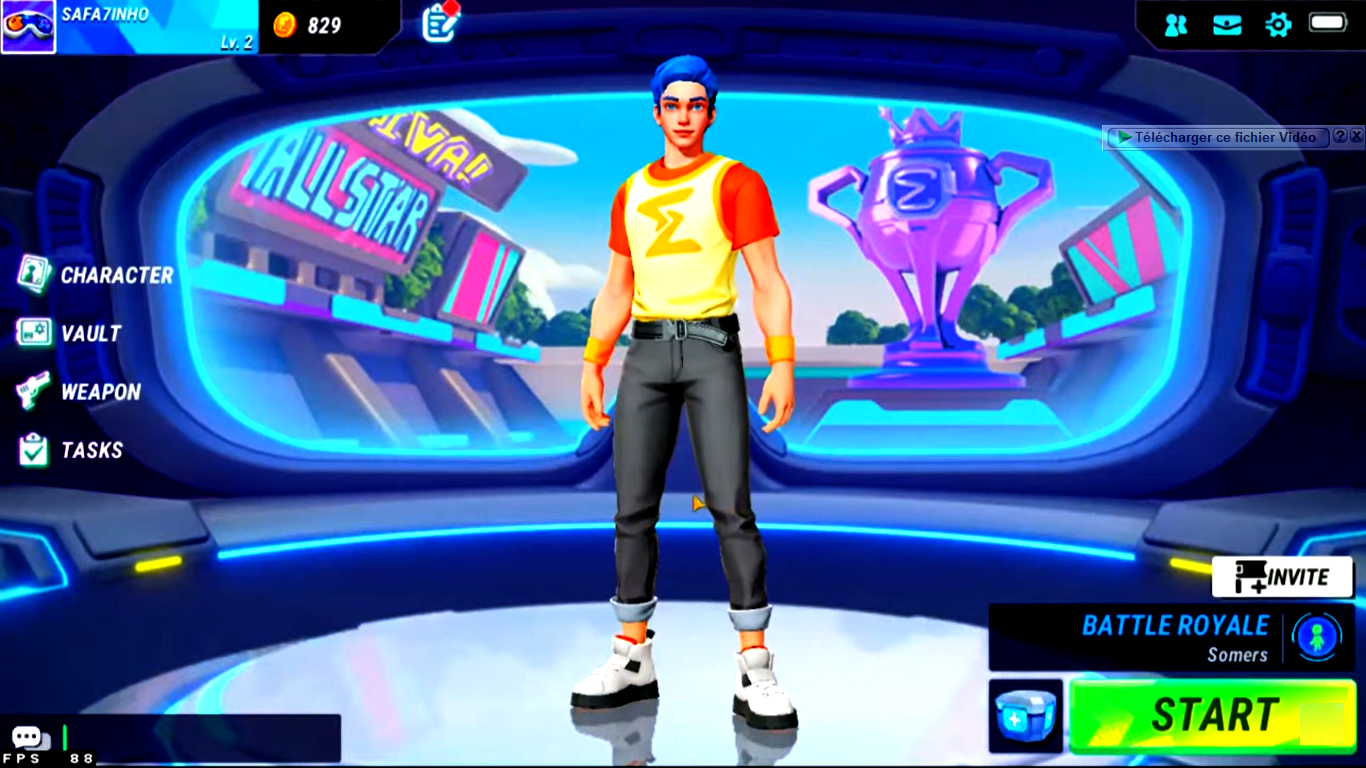Open TASKS from the left sidebar
This screenshot has height=768, width=1366.
pos(90,450)
